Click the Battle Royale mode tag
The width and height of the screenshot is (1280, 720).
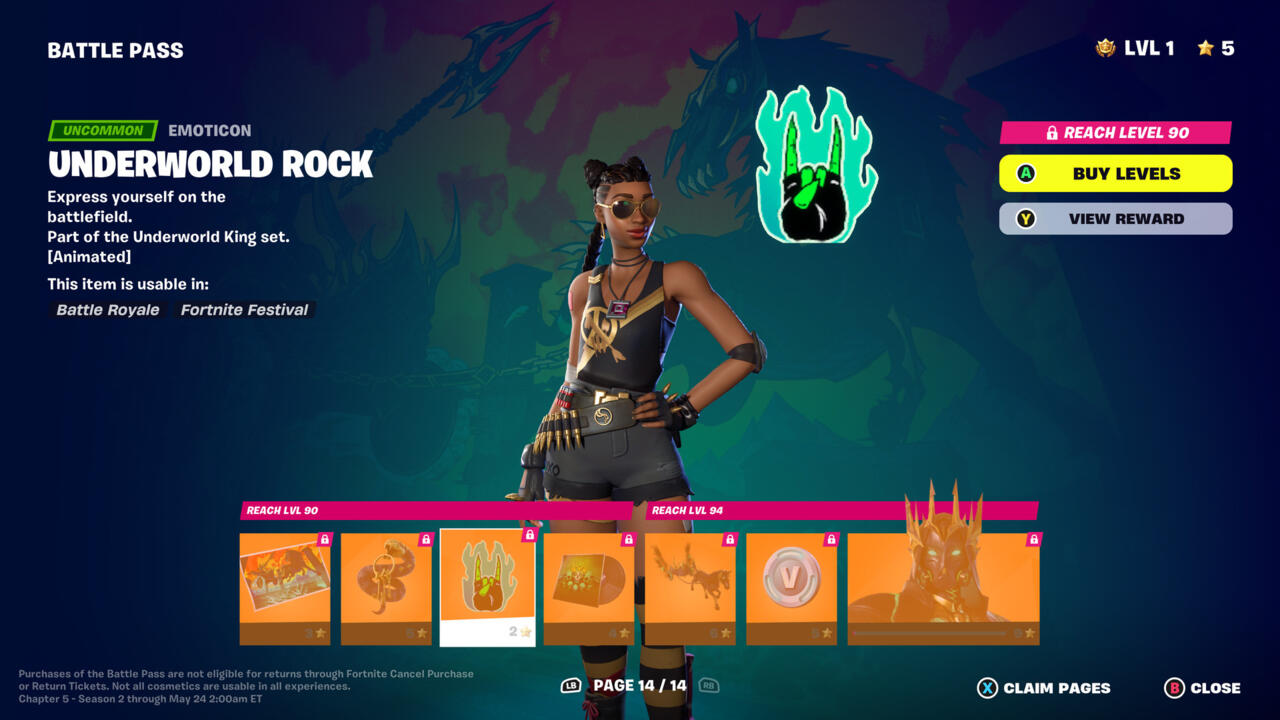point(108,310)
